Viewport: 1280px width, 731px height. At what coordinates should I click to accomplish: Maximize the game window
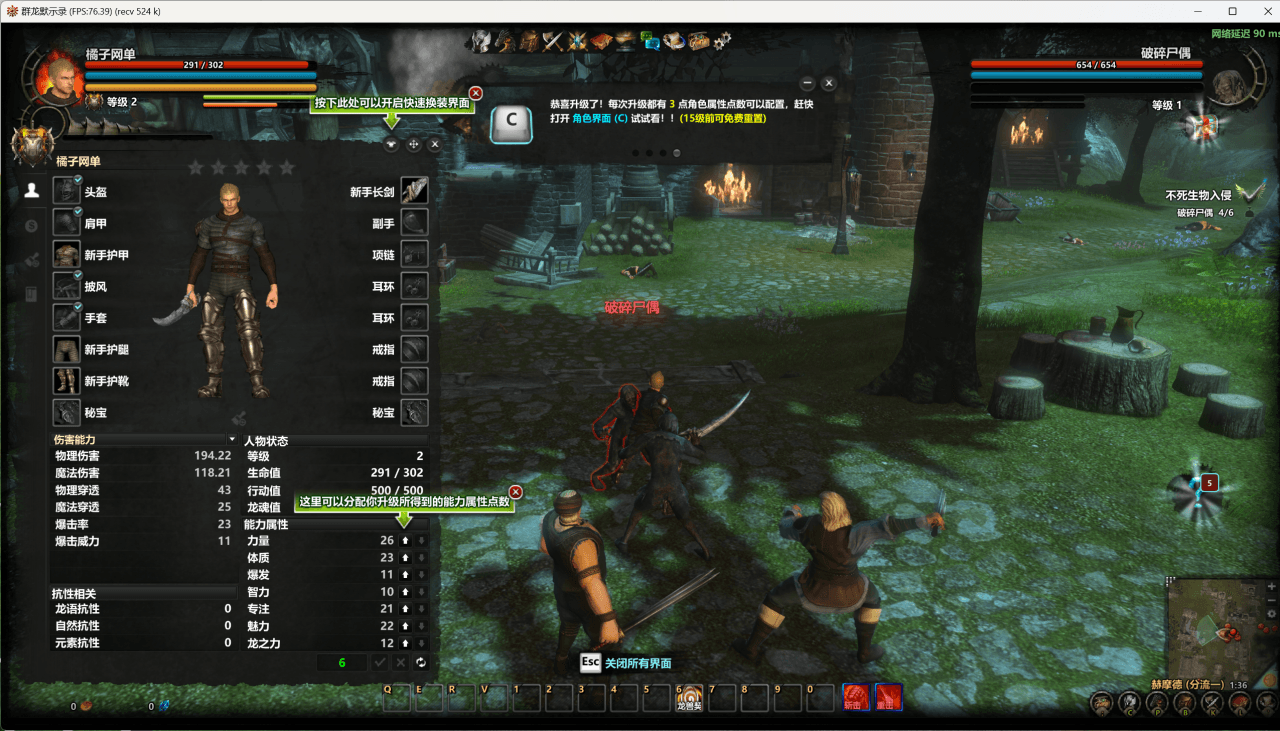[x=1232, y=11]
